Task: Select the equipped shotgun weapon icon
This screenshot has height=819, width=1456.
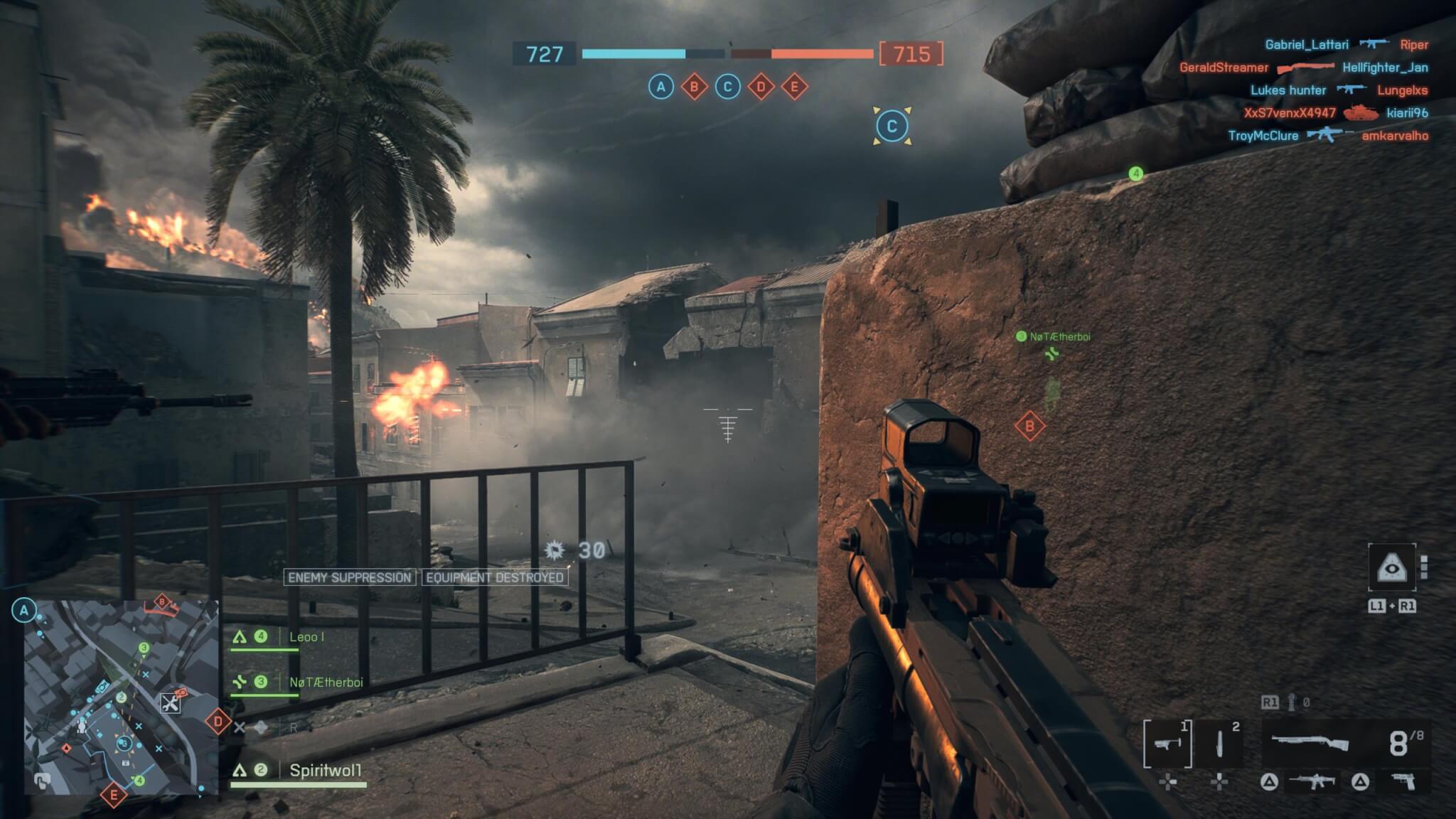Action: (1310, 744)
